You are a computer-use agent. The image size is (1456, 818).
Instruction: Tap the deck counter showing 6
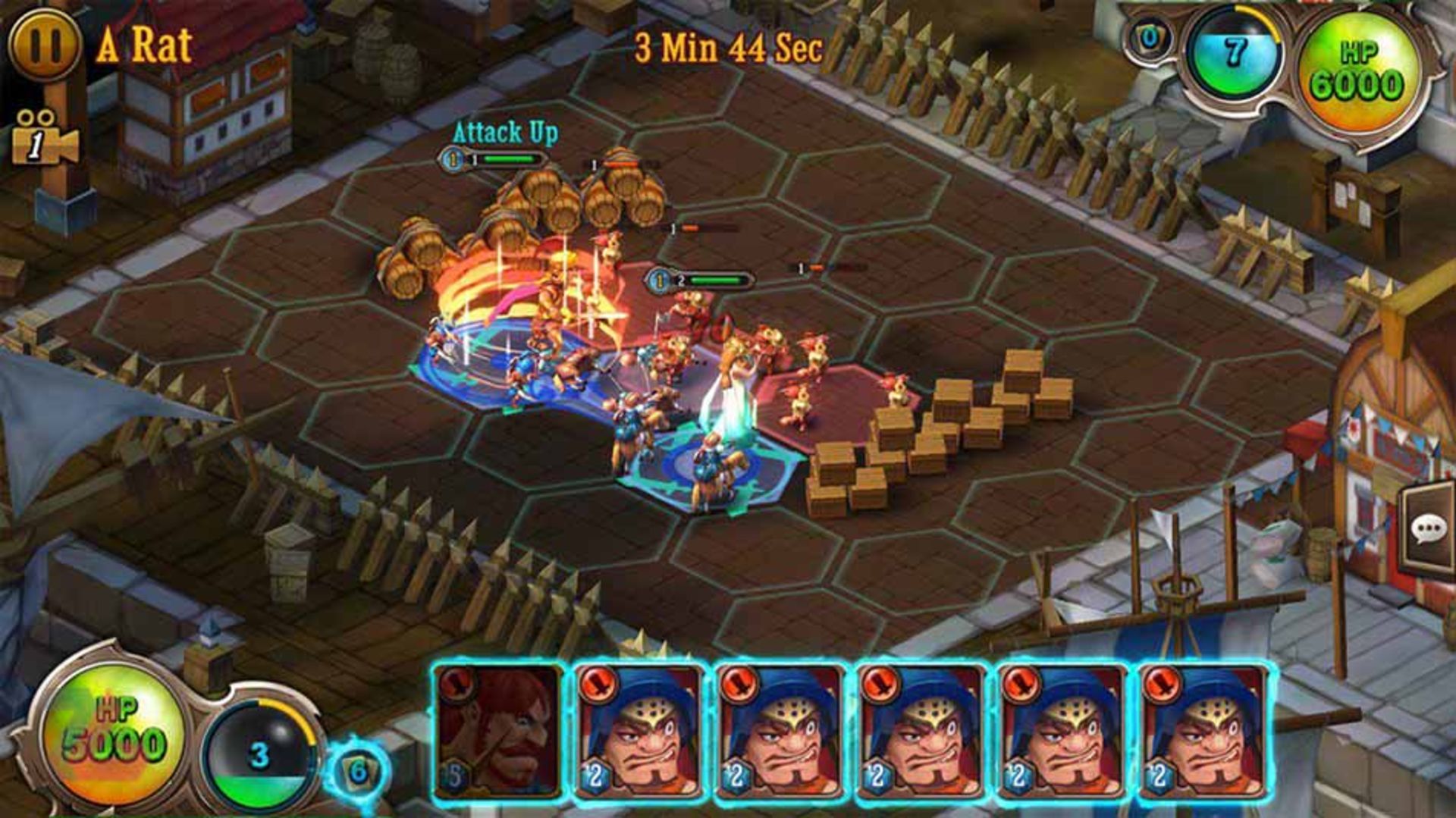pos(359,772)
